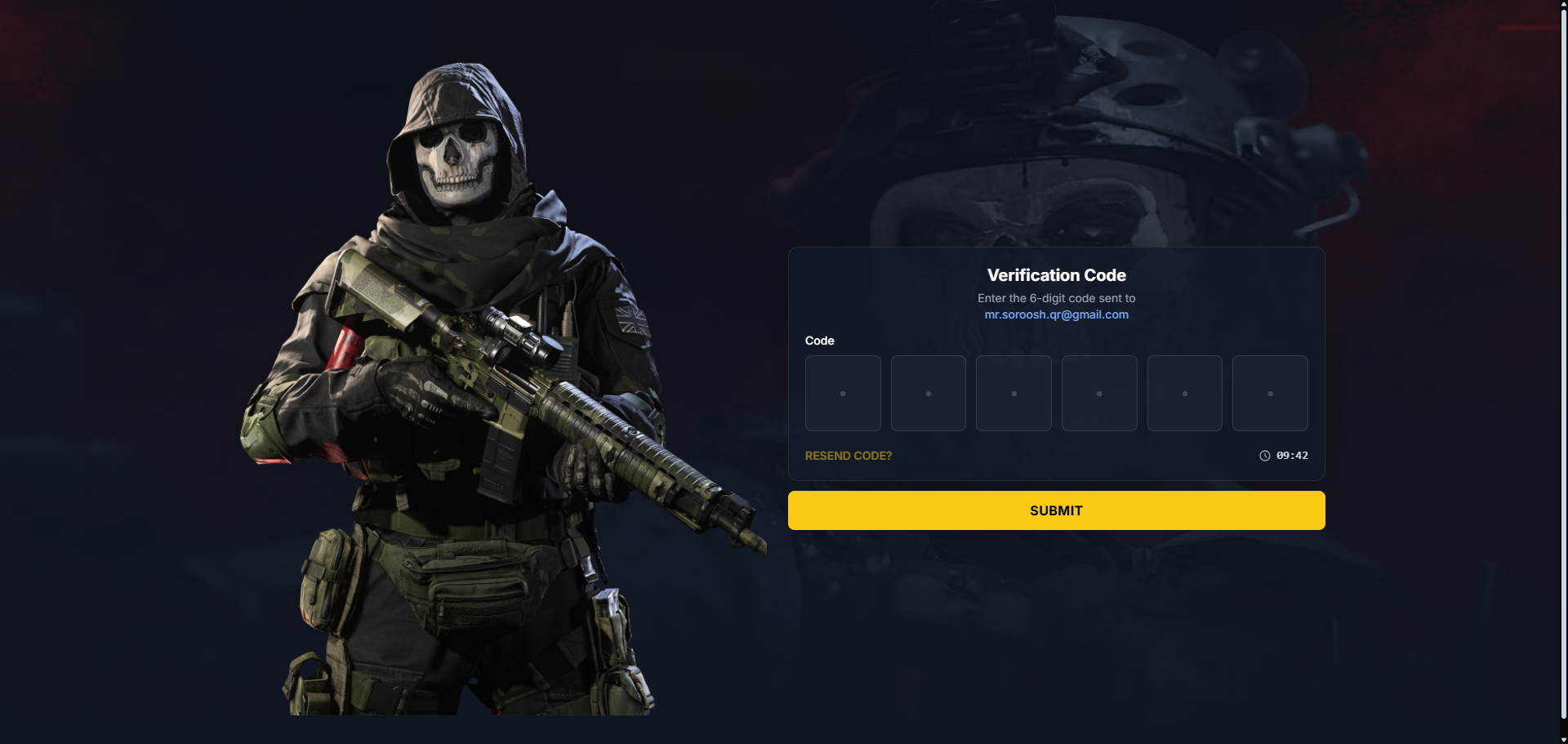Viewport: 1568px width, 744px height.
Task: Click the yellow SUBMIT button
Action: (1056, 510)
